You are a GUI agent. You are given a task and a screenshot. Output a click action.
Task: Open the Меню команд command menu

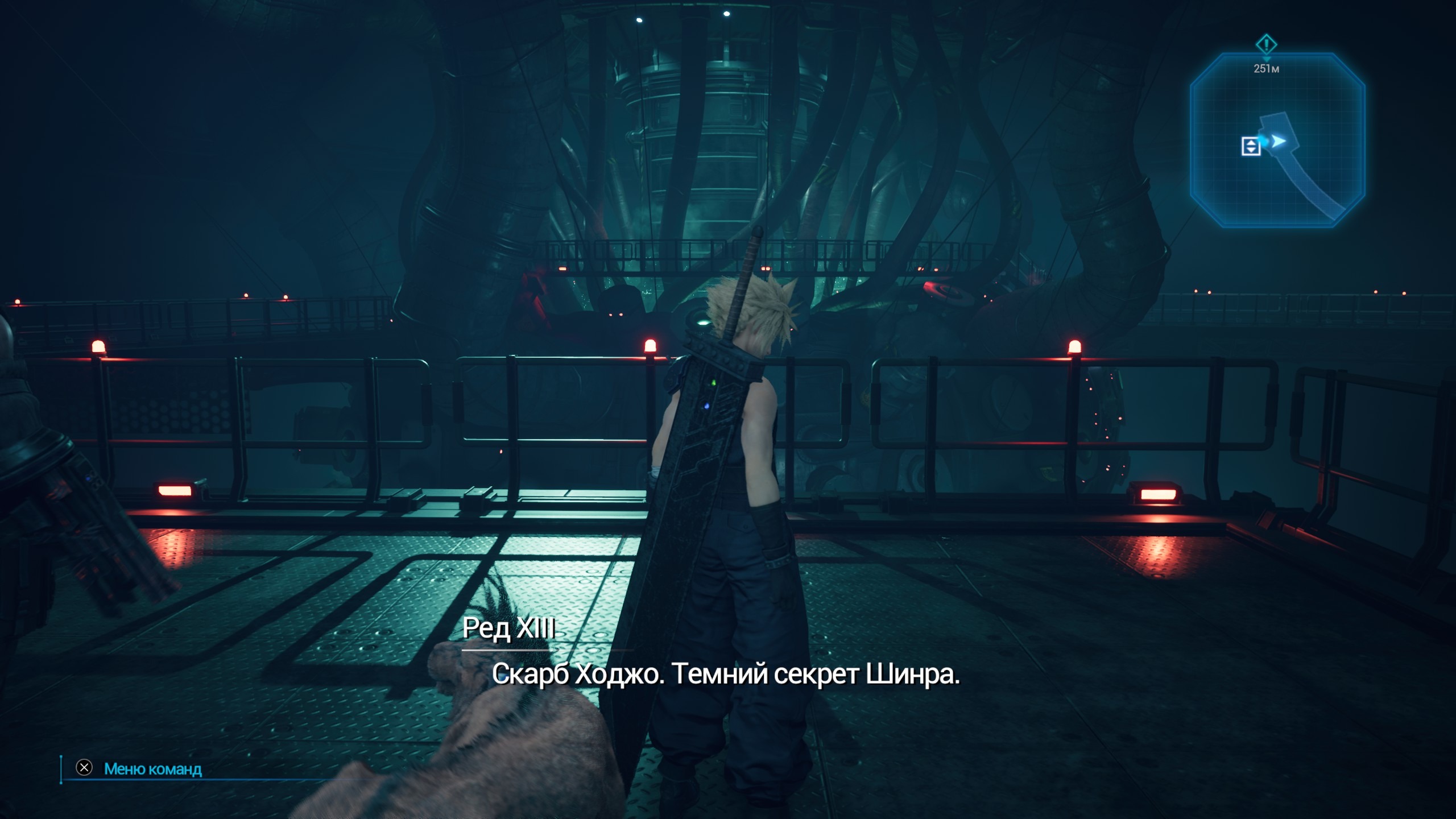152,769
